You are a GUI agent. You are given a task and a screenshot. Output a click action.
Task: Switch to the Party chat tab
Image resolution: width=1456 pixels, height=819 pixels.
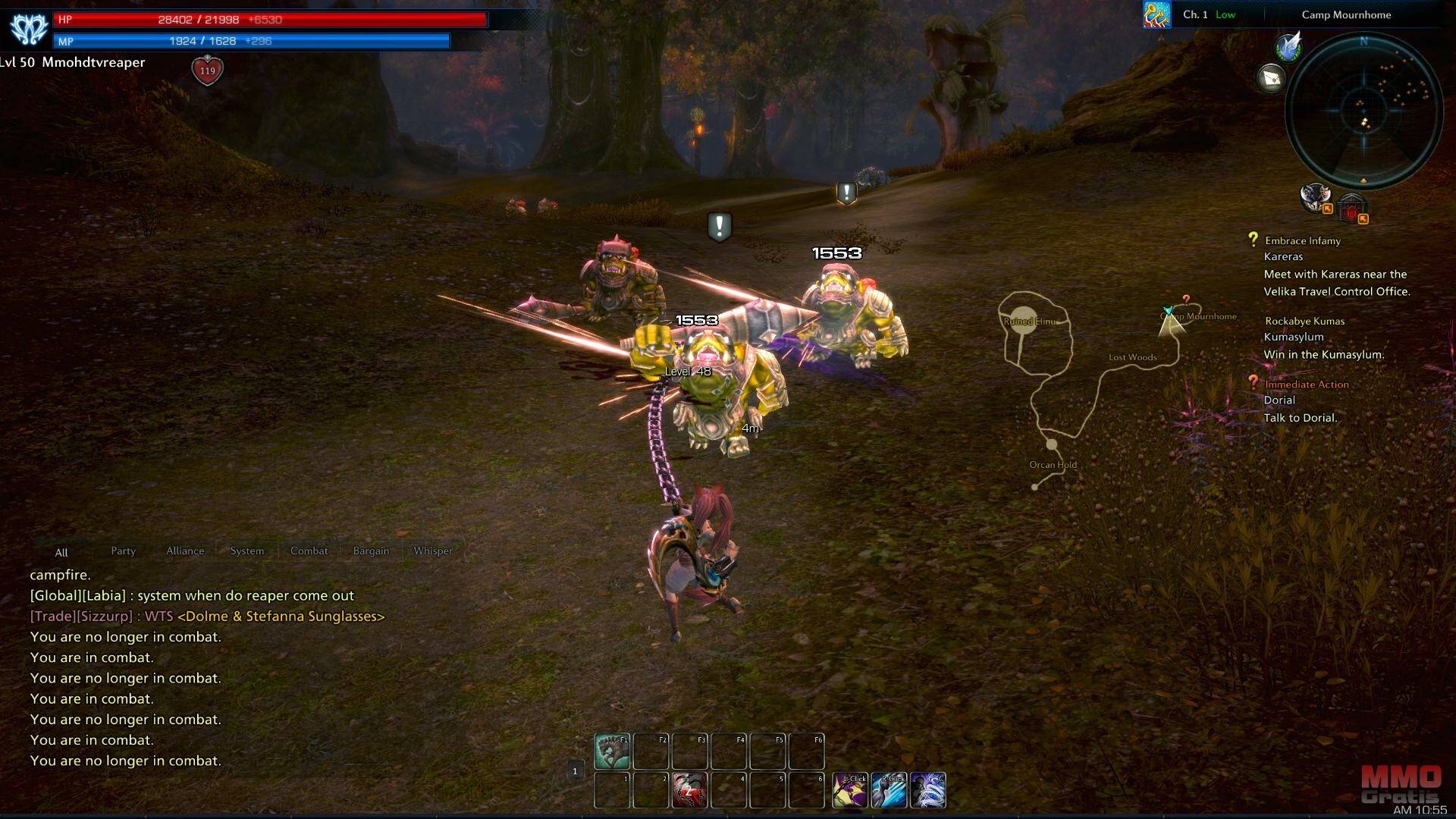pyautogui.click(x=123, y=551)
